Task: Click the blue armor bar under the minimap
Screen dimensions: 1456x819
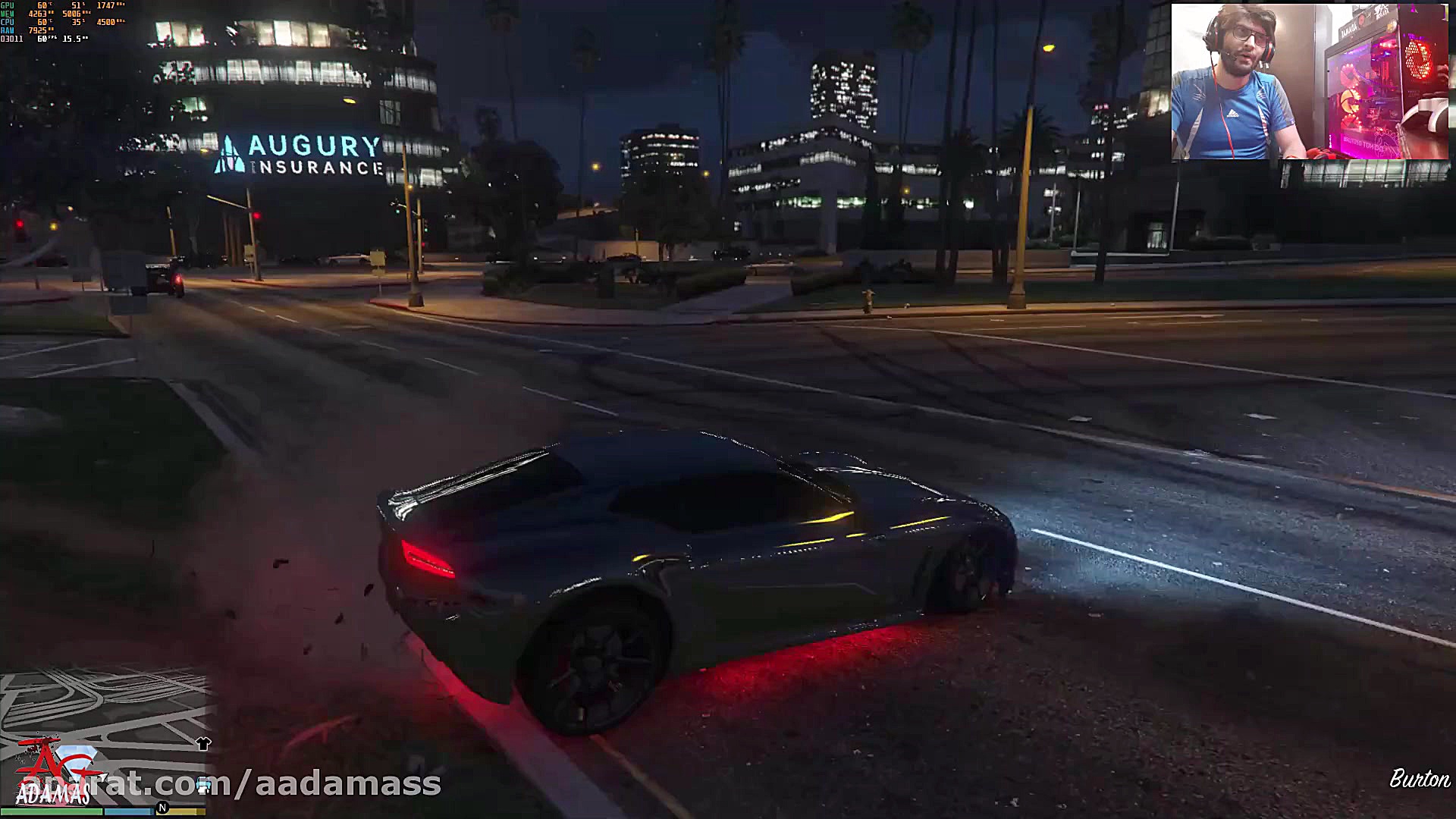Action: pos(128,811)
